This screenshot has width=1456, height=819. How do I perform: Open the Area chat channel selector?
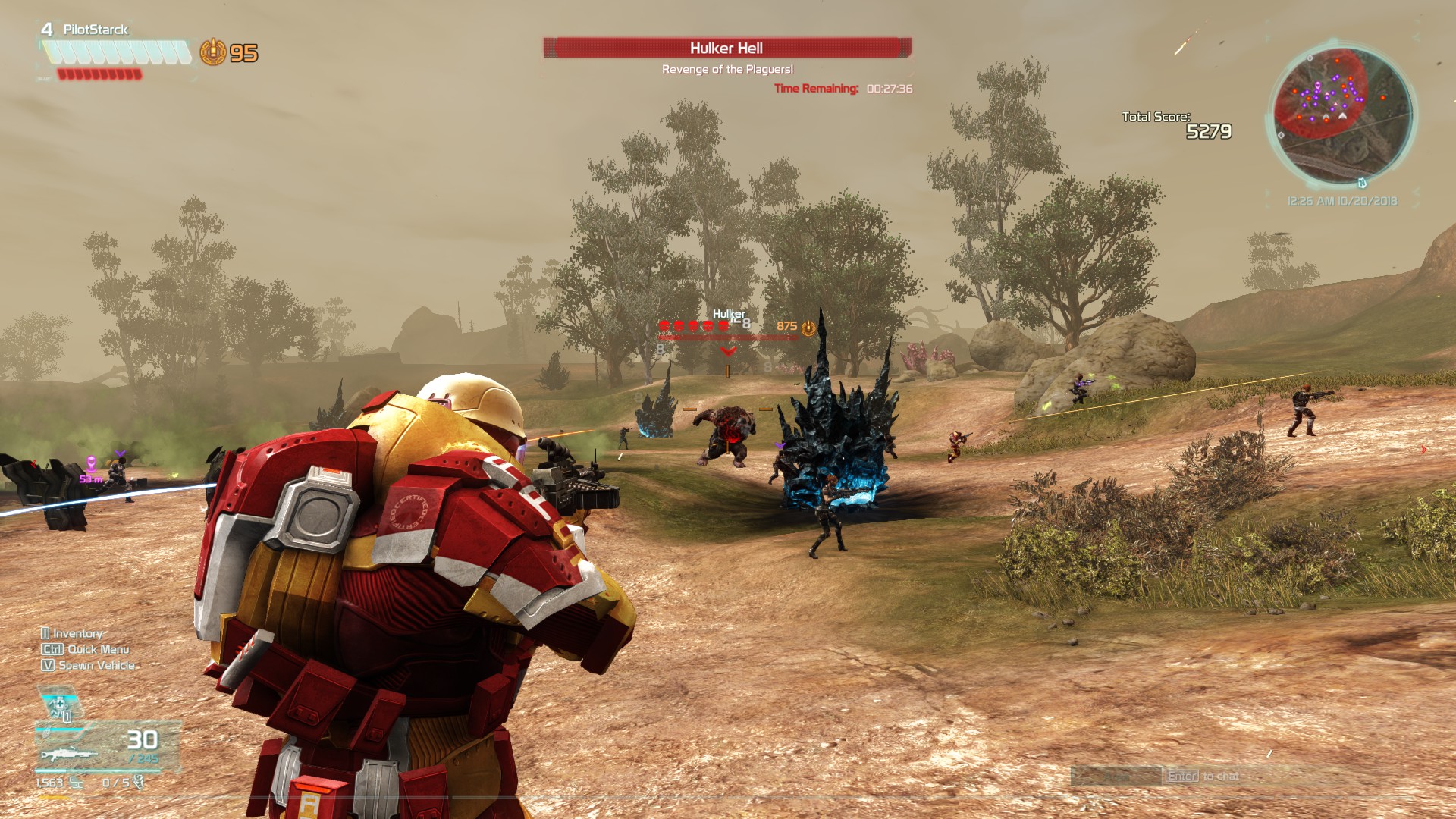[1117, 777]
